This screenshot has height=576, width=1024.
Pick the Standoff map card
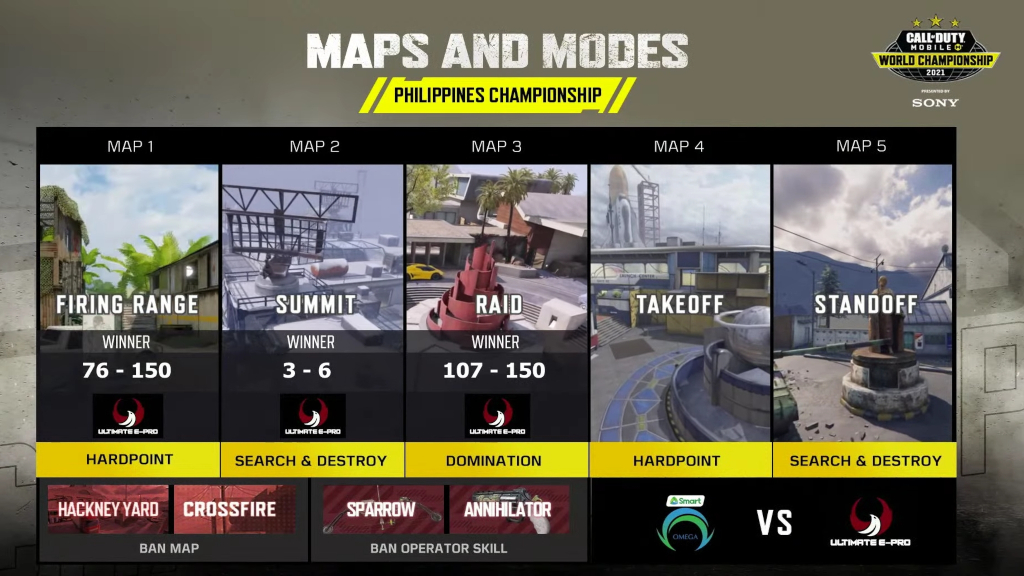864,303
